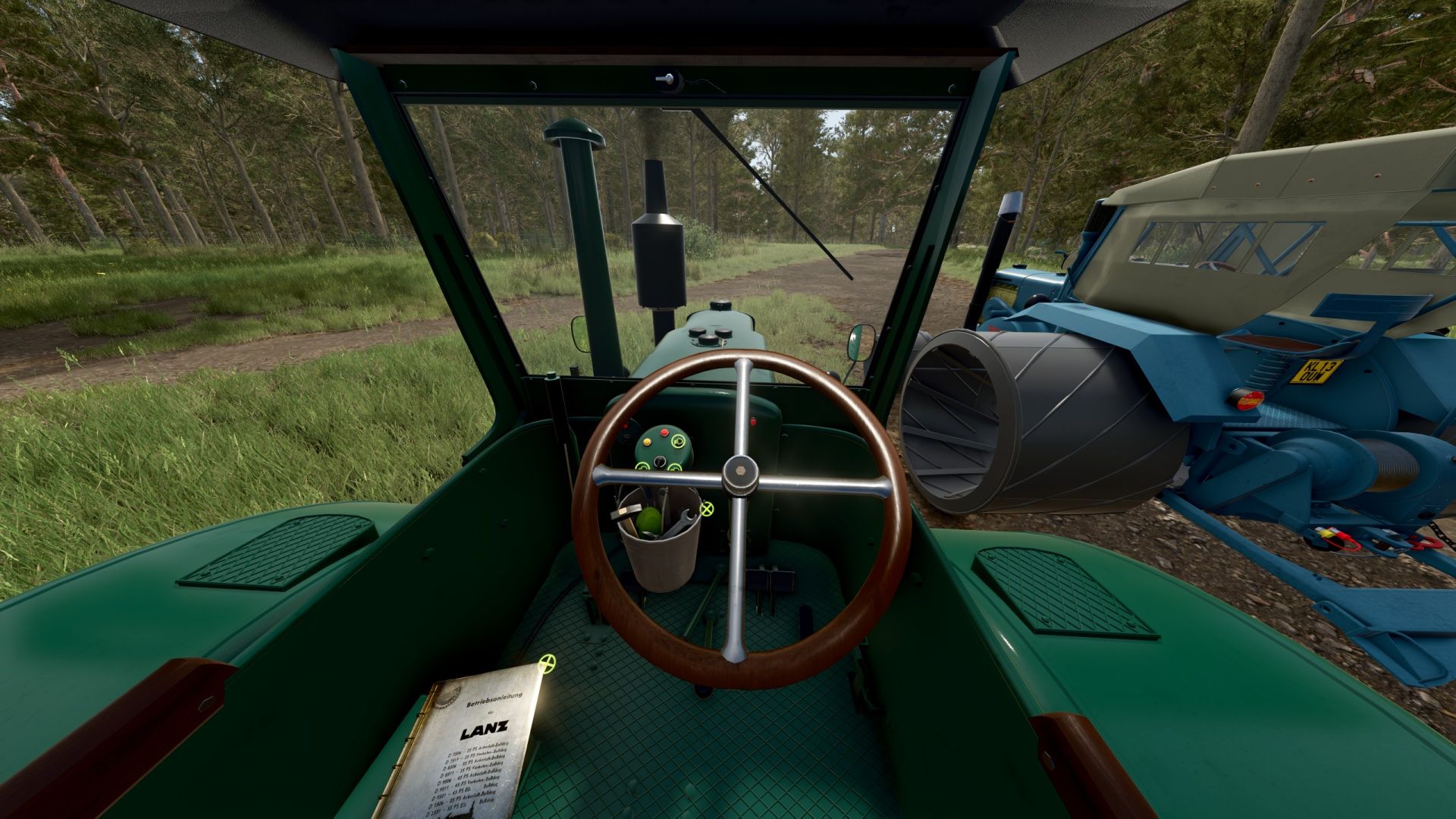Click the green marker on the Lanz manual
The height and width of the screenshot is (819, 1456).
point(545,665)
